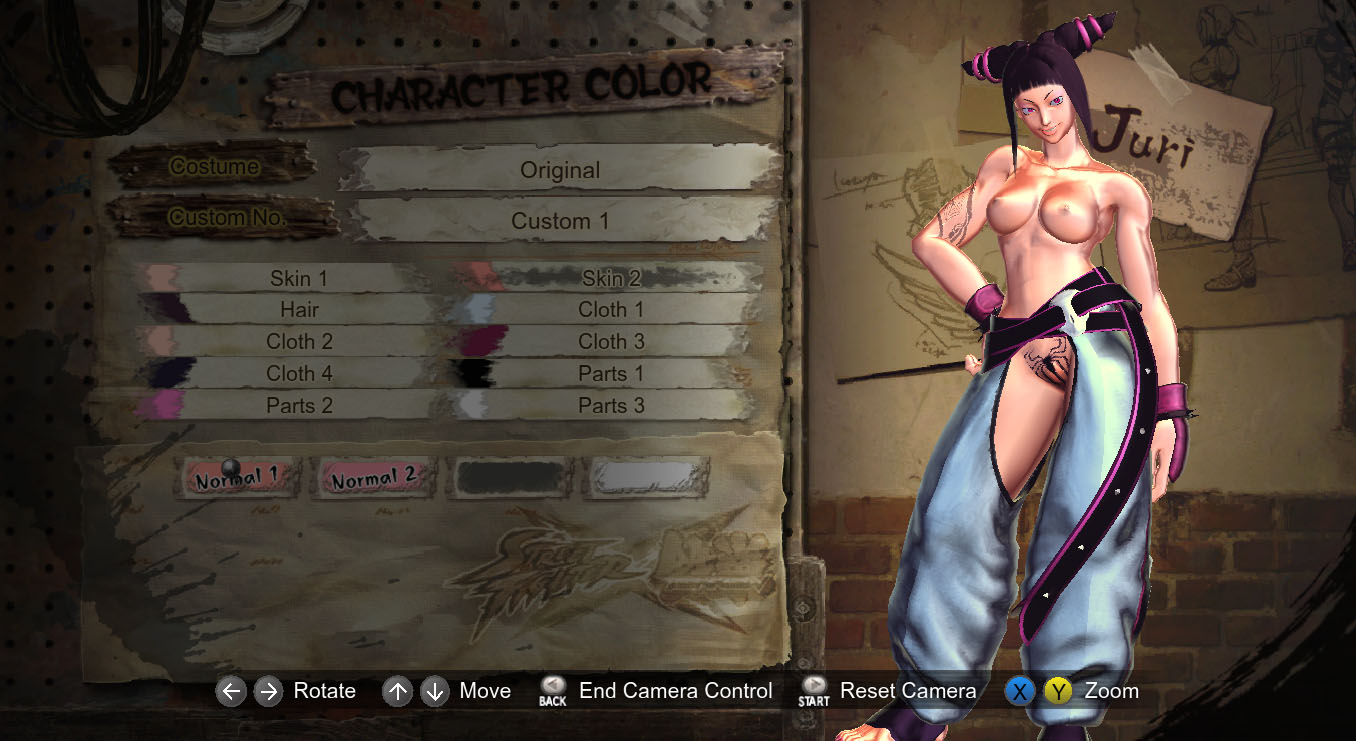Image resolution: width=1356 pixels, height=741 pixels.
Task: Select the Cloth 1 color entry
Action: click(611, 310)
